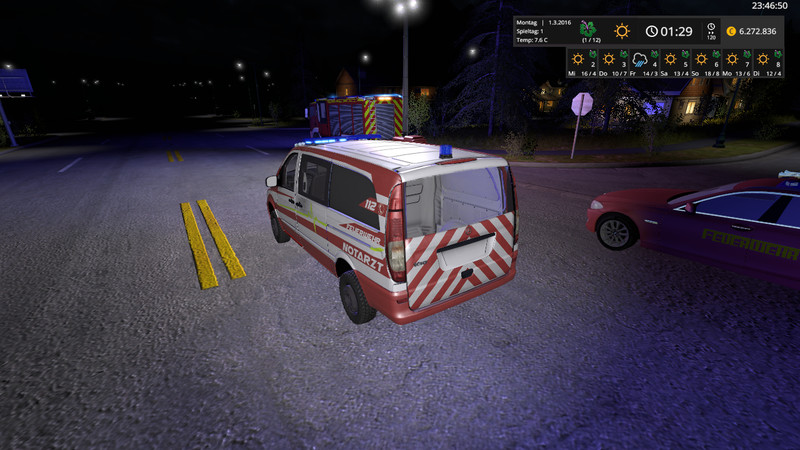Select the current weather sun icon
800x450 pixels.
(x=622, y=31)
